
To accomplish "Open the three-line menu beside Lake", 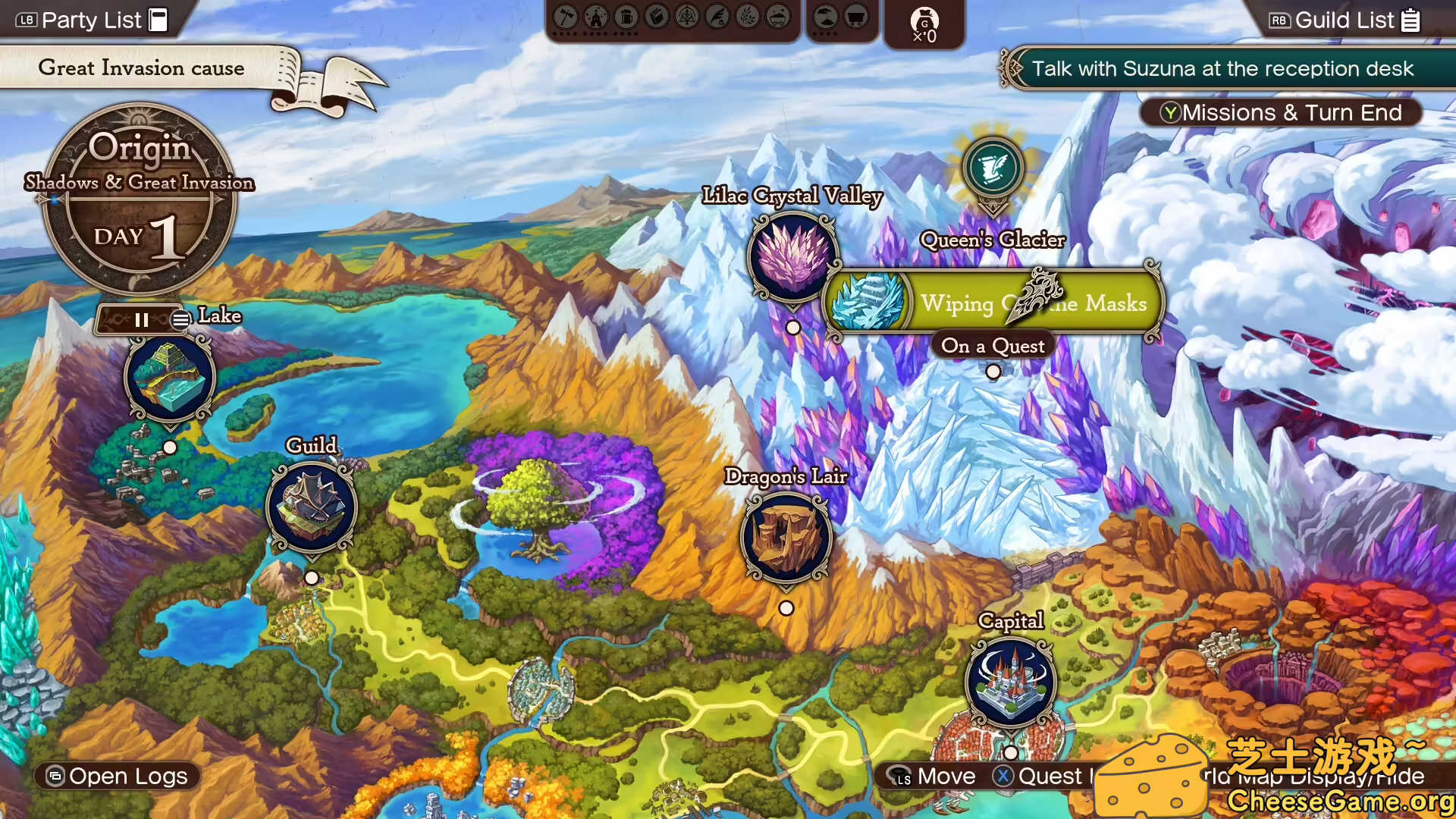I will coord(180,320).
